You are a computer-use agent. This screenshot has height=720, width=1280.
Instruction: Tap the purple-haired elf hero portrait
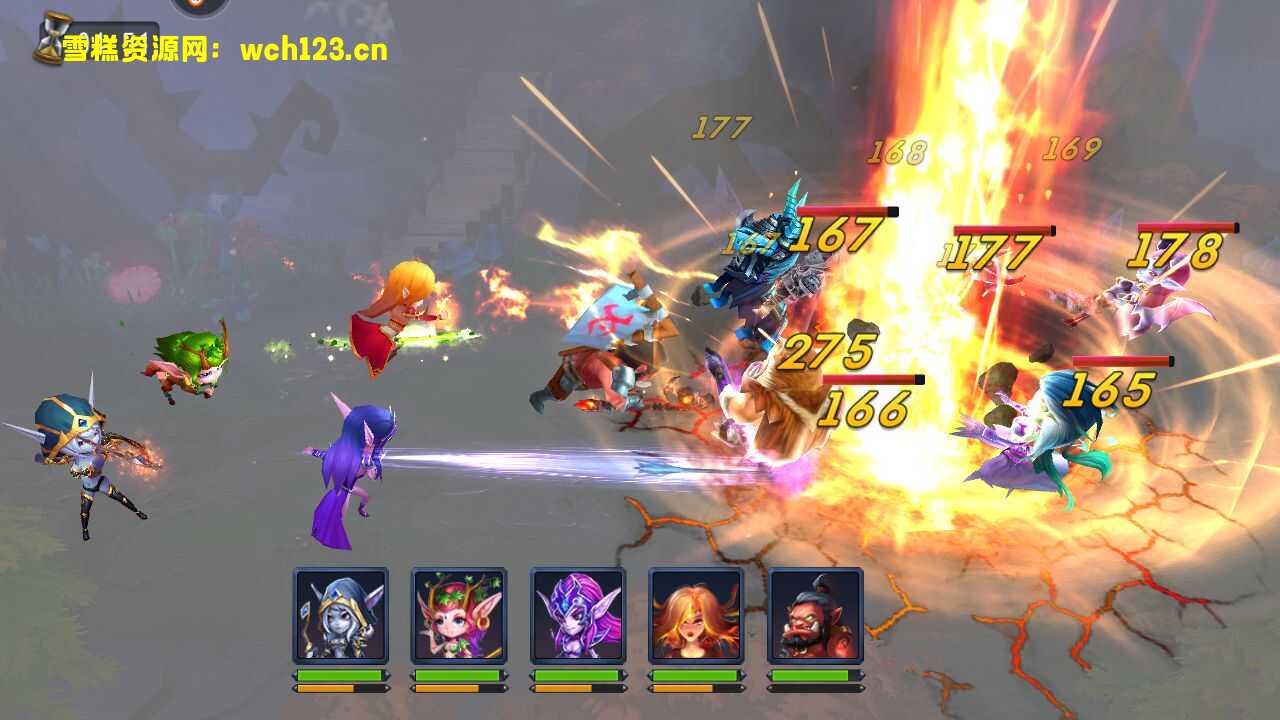(577, 615)
